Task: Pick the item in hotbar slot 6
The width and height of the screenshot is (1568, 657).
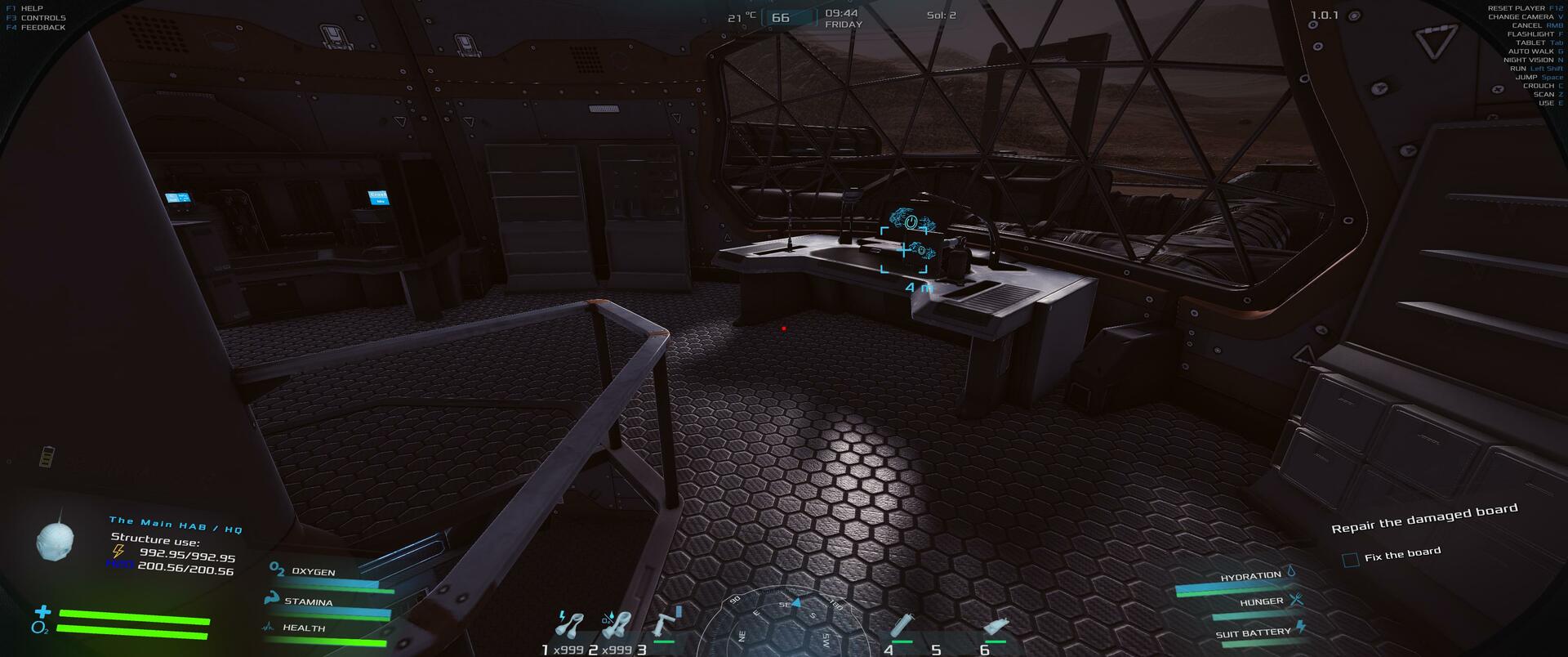Action: [x=996, y=628]
